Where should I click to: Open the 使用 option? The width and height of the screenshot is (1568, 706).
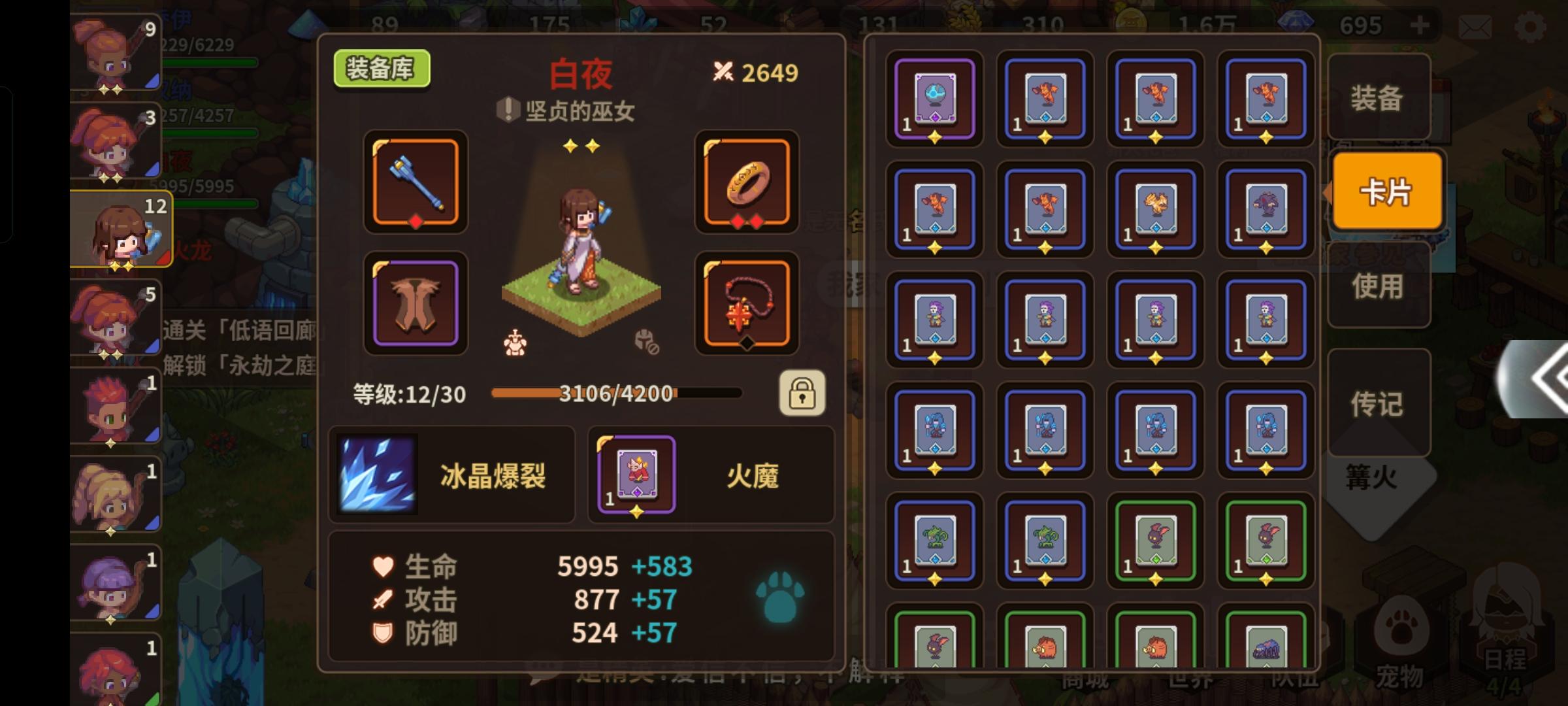coord(1379,286)
